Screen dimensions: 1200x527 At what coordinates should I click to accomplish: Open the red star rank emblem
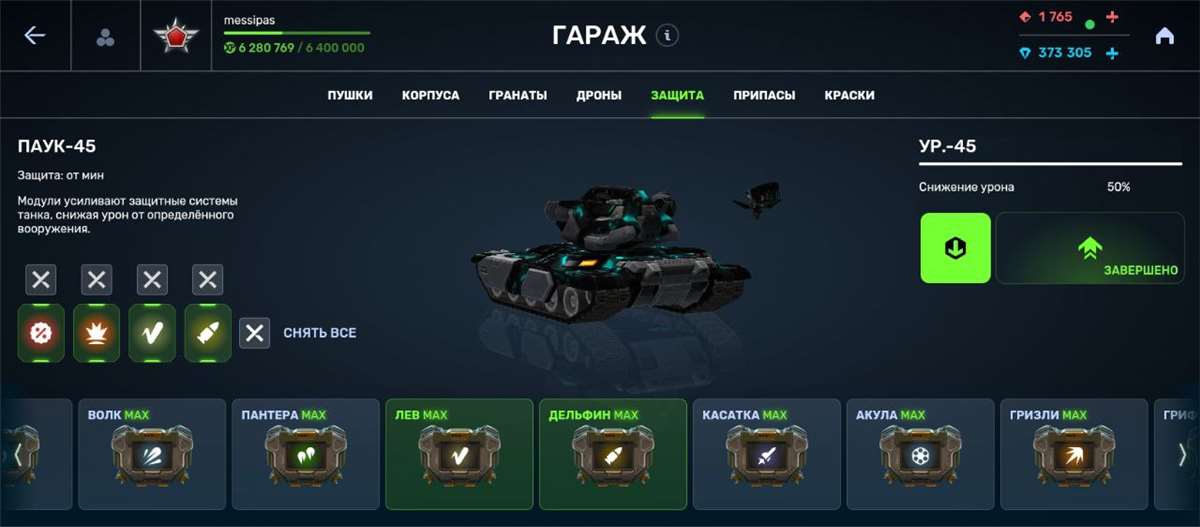[x=176, y=37]
